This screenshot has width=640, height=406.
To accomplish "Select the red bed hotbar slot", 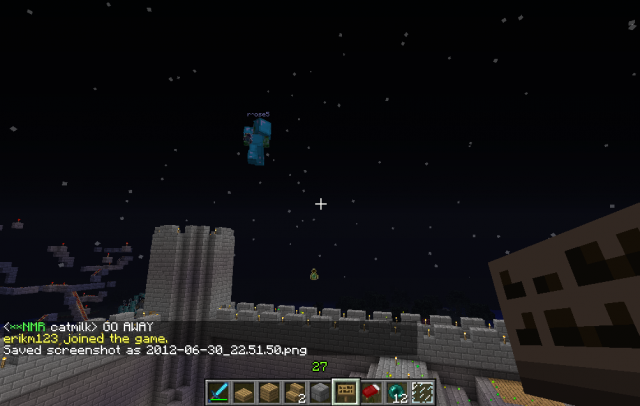I will click(x=369, y=393).
